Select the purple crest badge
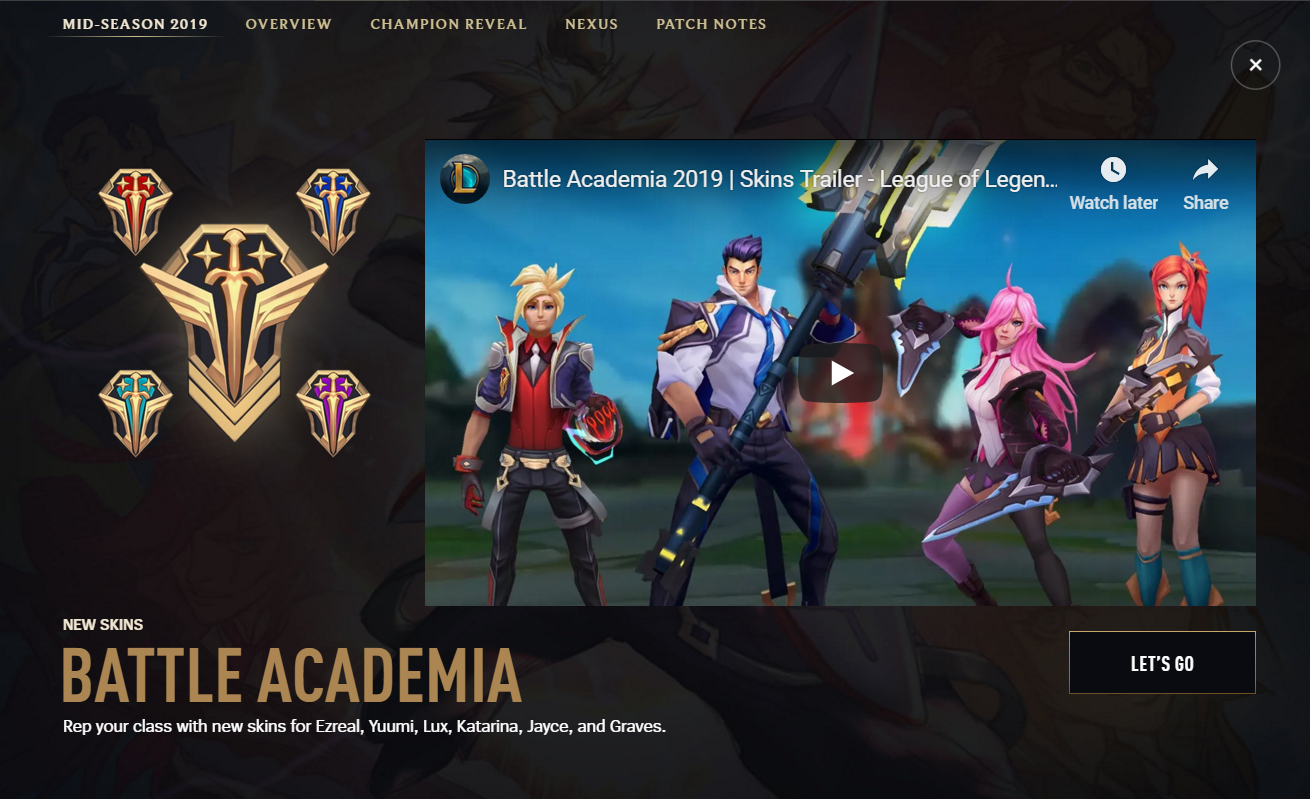The image size is (1310, 799). pyautogui.click(x=333, y=410)
